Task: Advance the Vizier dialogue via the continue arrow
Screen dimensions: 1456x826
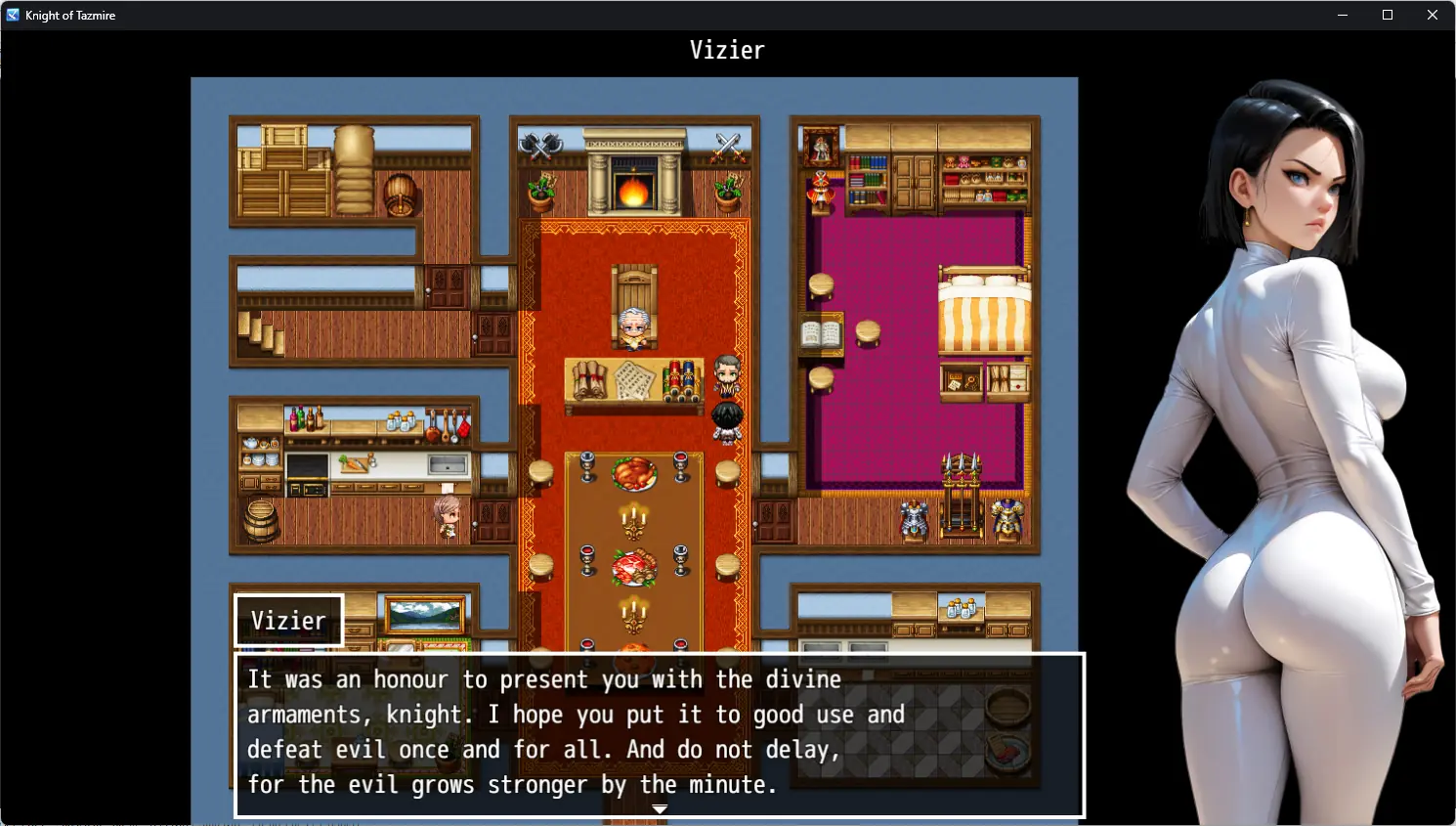Action: (x=660, y=809)
